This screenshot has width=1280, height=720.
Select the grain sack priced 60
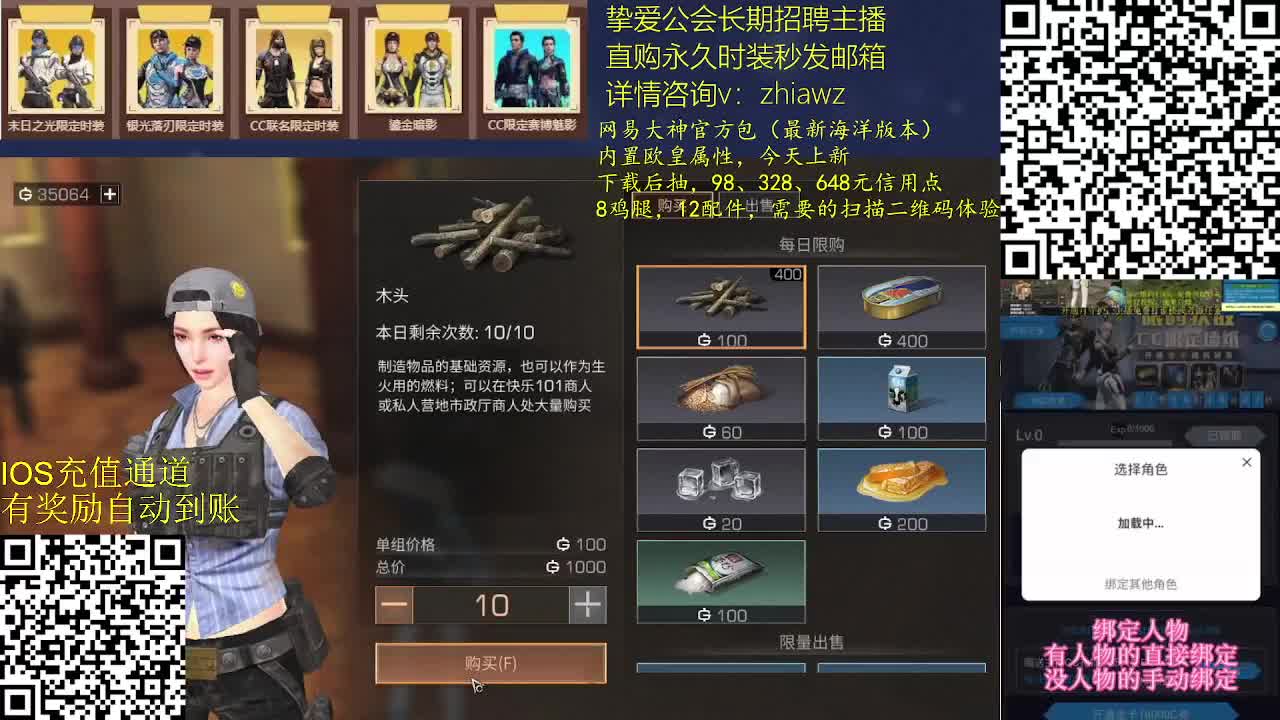(x=721, y=397)
